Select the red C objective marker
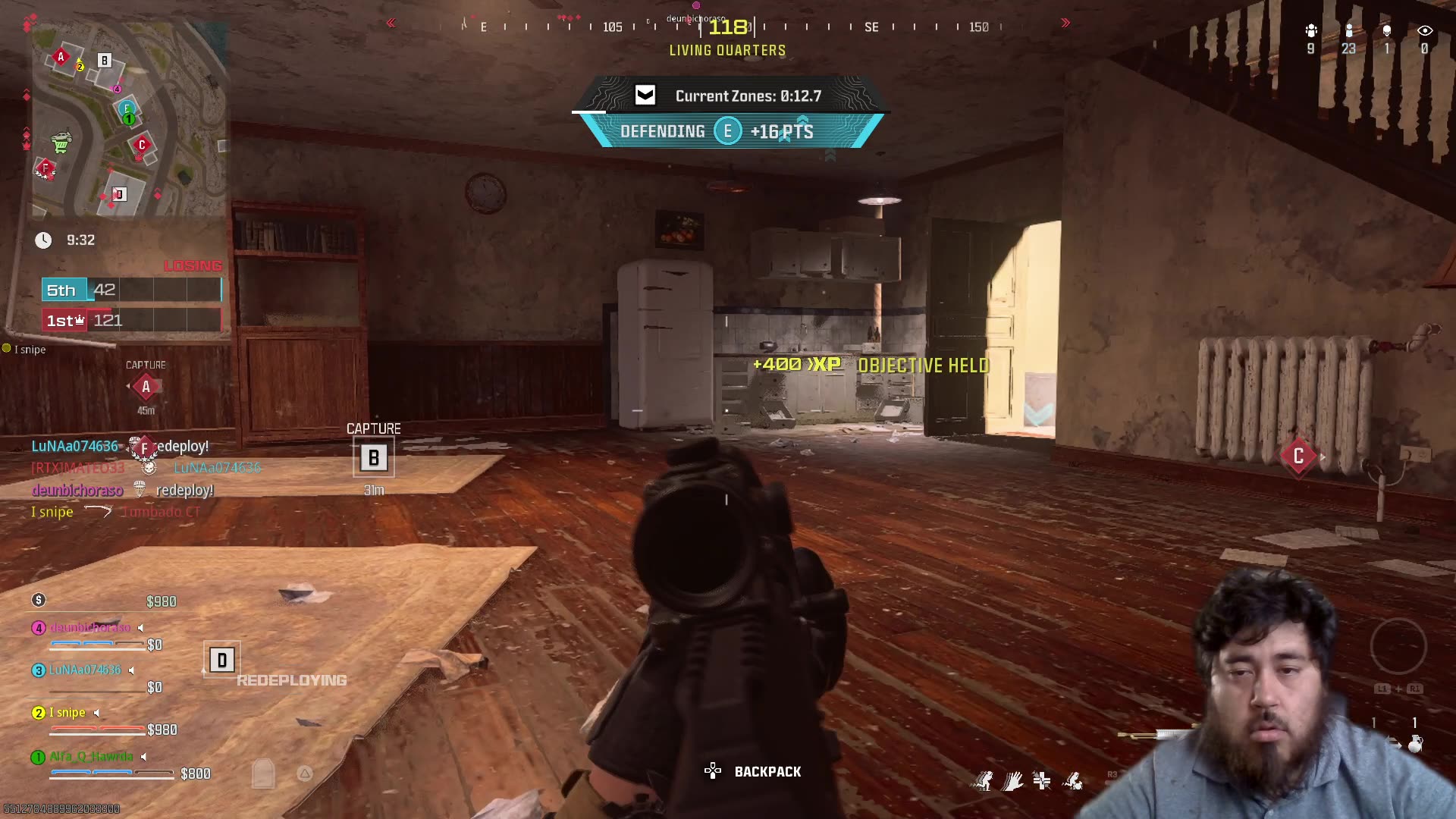 point(1298,456)
